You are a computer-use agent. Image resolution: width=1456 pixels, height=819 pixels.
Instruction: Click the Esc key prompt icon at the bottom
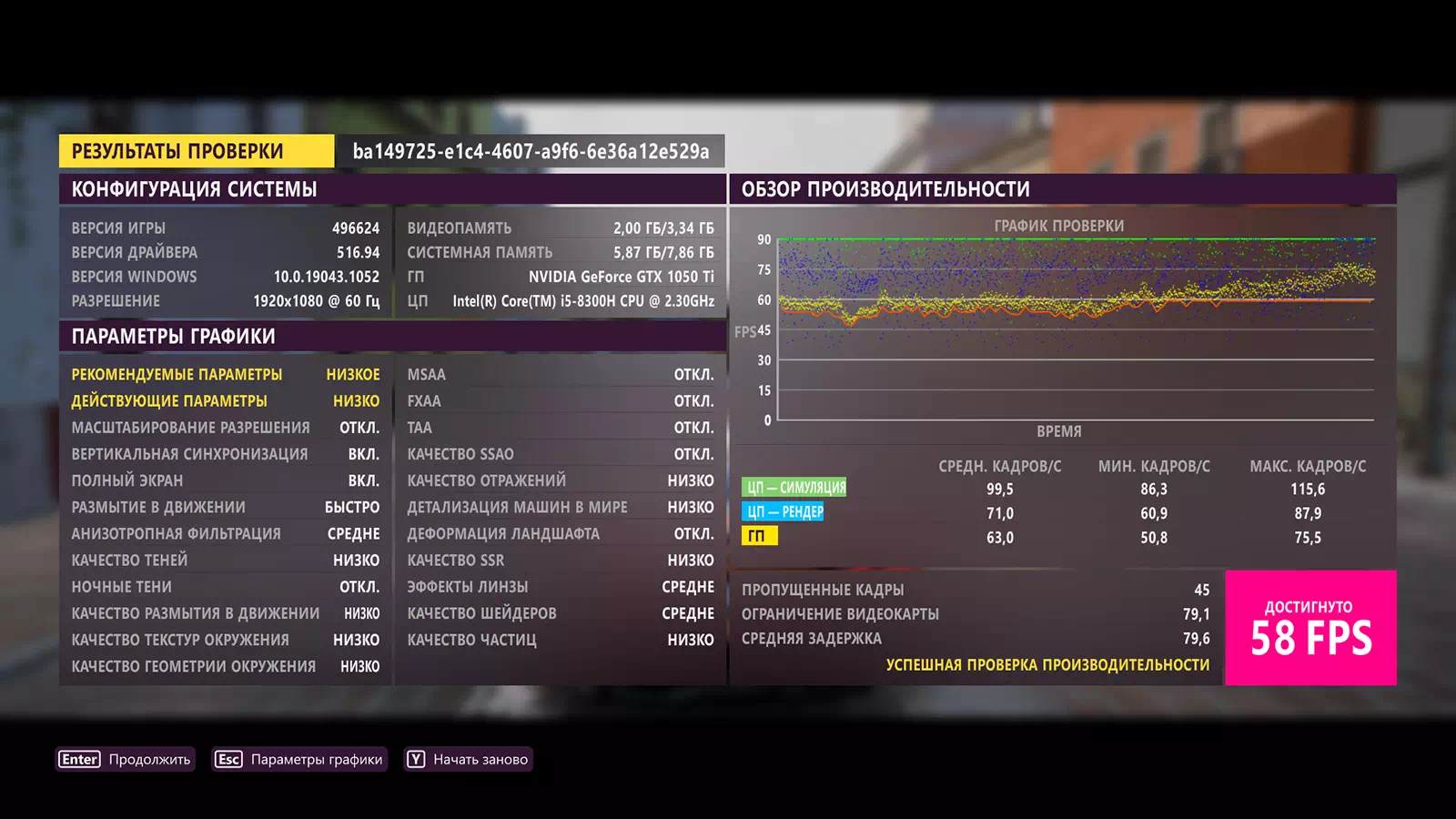(227, 758)
